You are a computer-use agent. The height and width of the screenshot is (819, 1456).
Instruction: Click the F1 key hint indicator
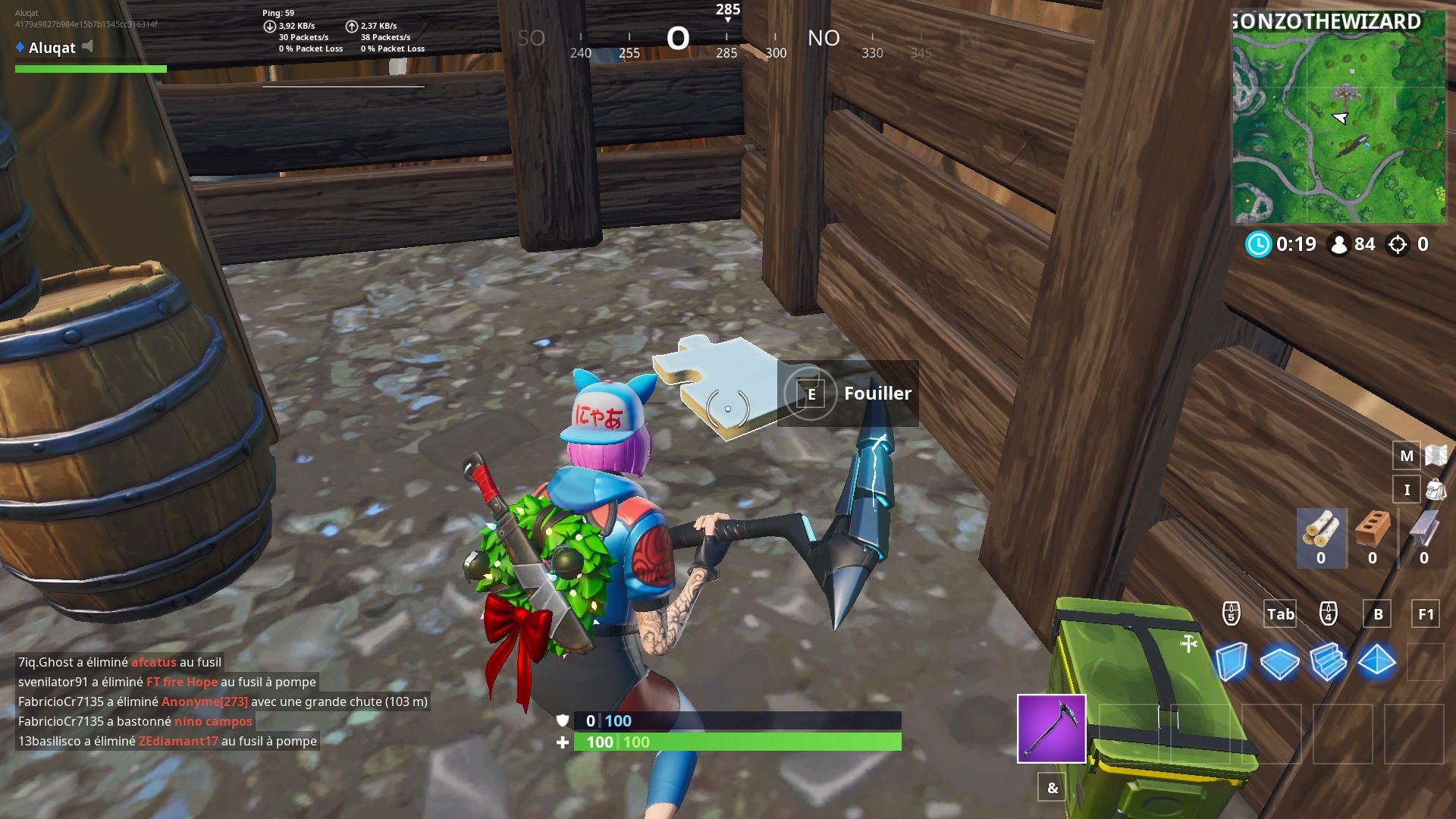pyautogui.click(x=1425, y=614)
